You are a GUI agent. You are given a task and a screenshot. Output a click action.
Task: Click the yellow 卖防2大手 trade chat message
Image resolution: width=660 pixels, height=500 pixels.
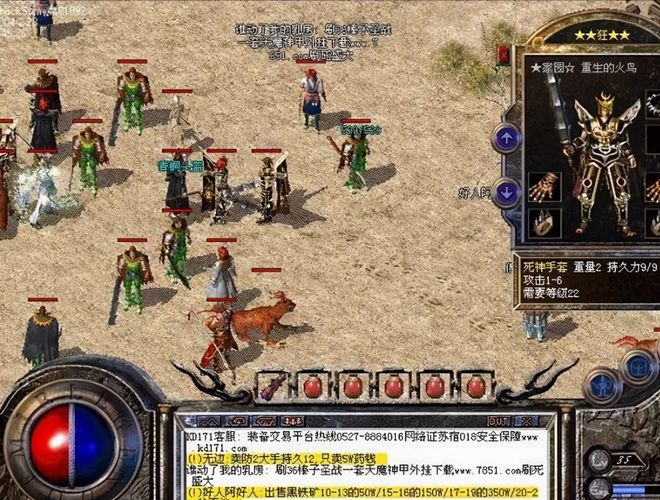289,457
